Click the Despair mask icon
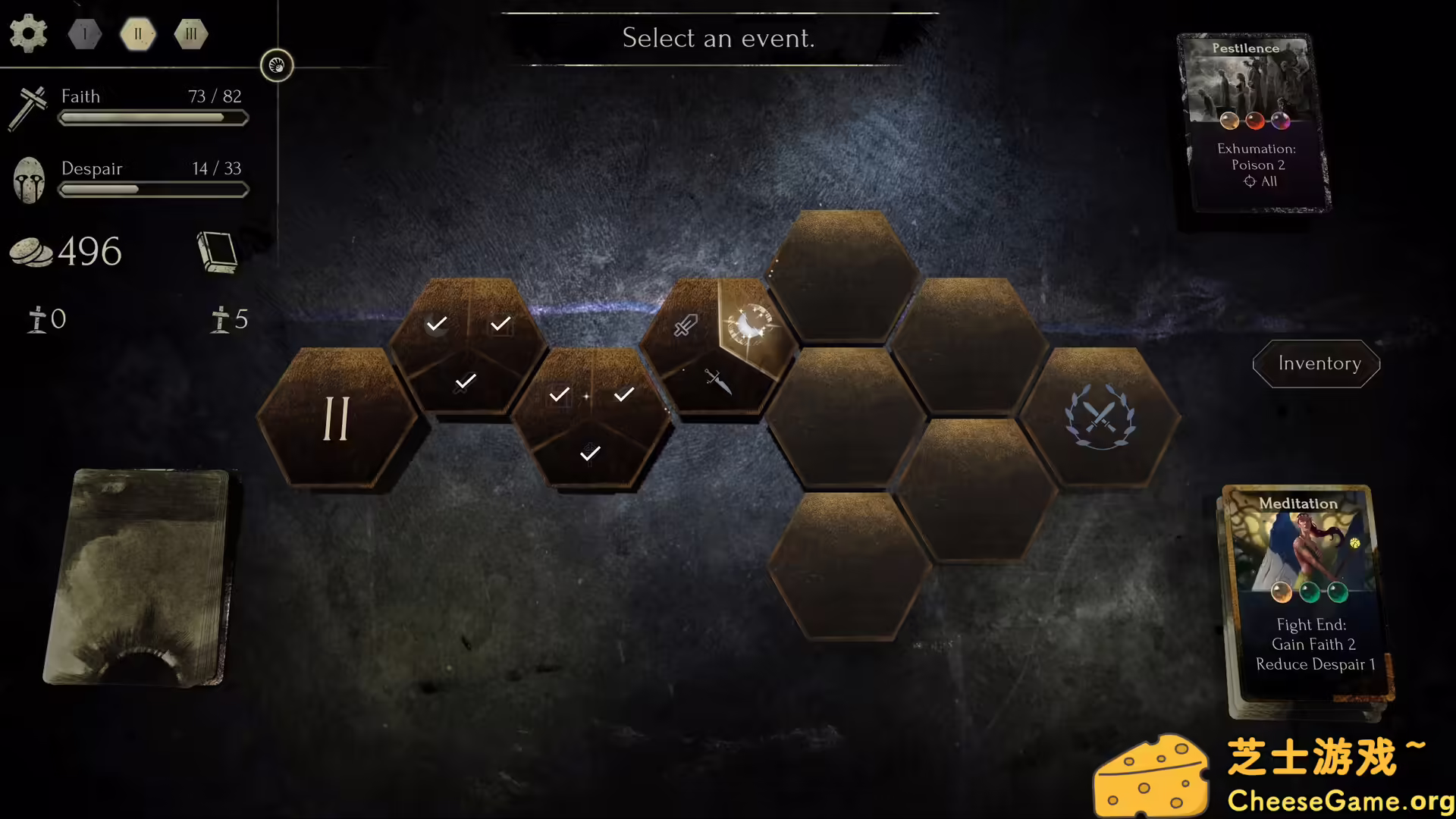Viewport: 1456px width, 819px height. tap(29, 179)
